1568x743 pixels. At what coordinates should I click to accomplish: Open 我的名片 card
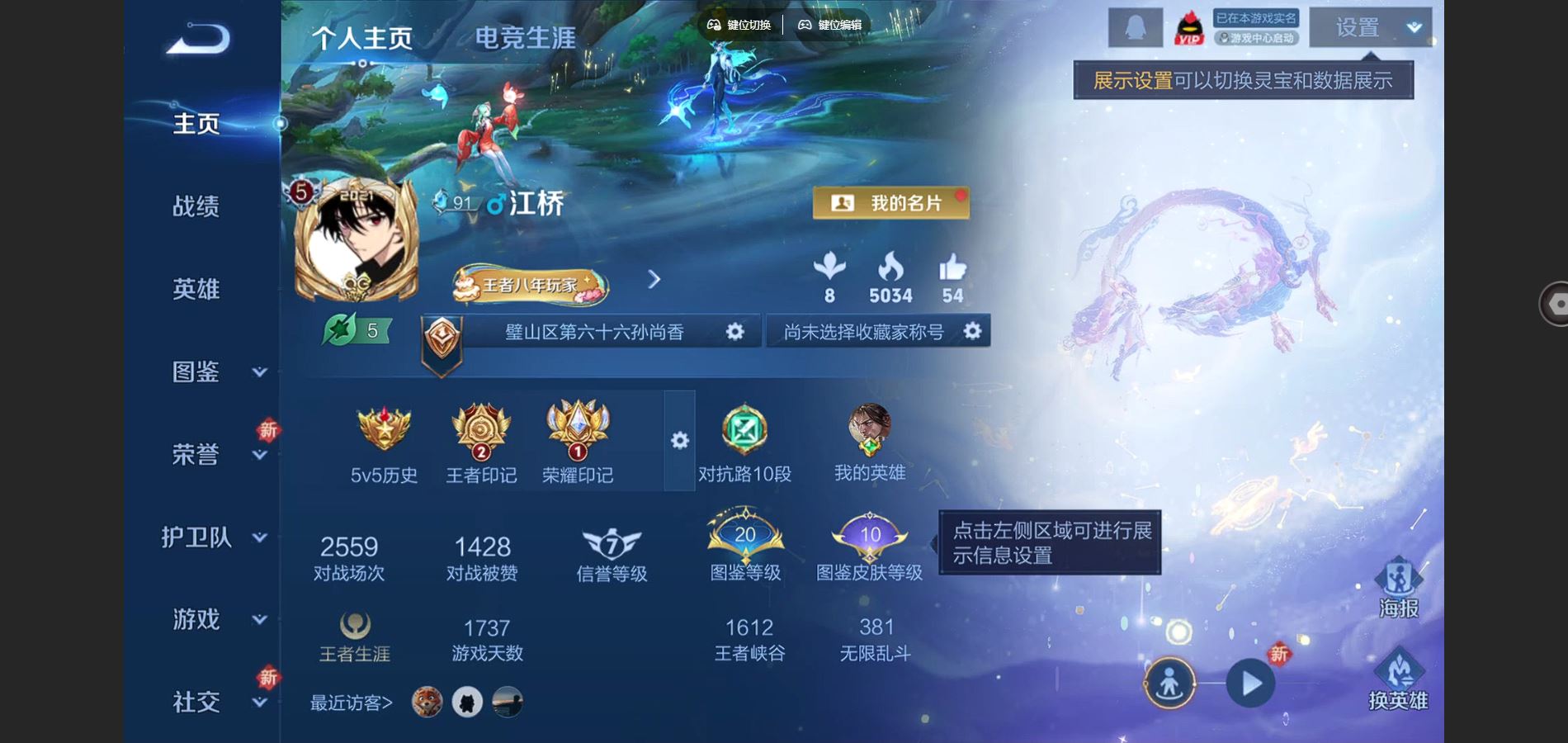pyautogui.click(x=890, y=203)
